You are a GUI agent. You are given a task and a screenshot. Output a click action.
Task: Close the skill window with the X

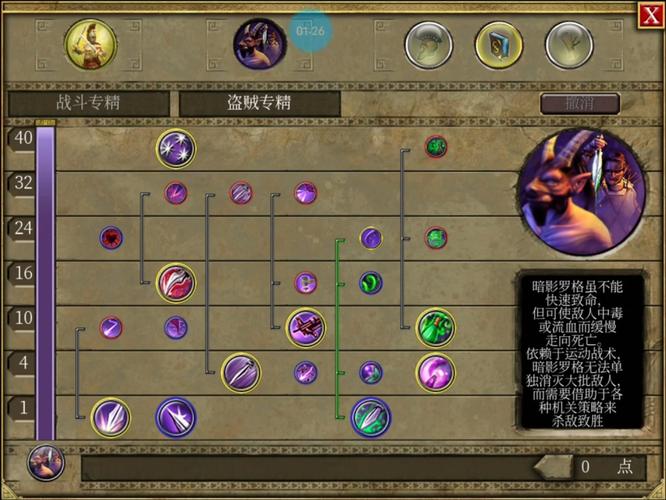pyautogui.click(x=649, y=14)
